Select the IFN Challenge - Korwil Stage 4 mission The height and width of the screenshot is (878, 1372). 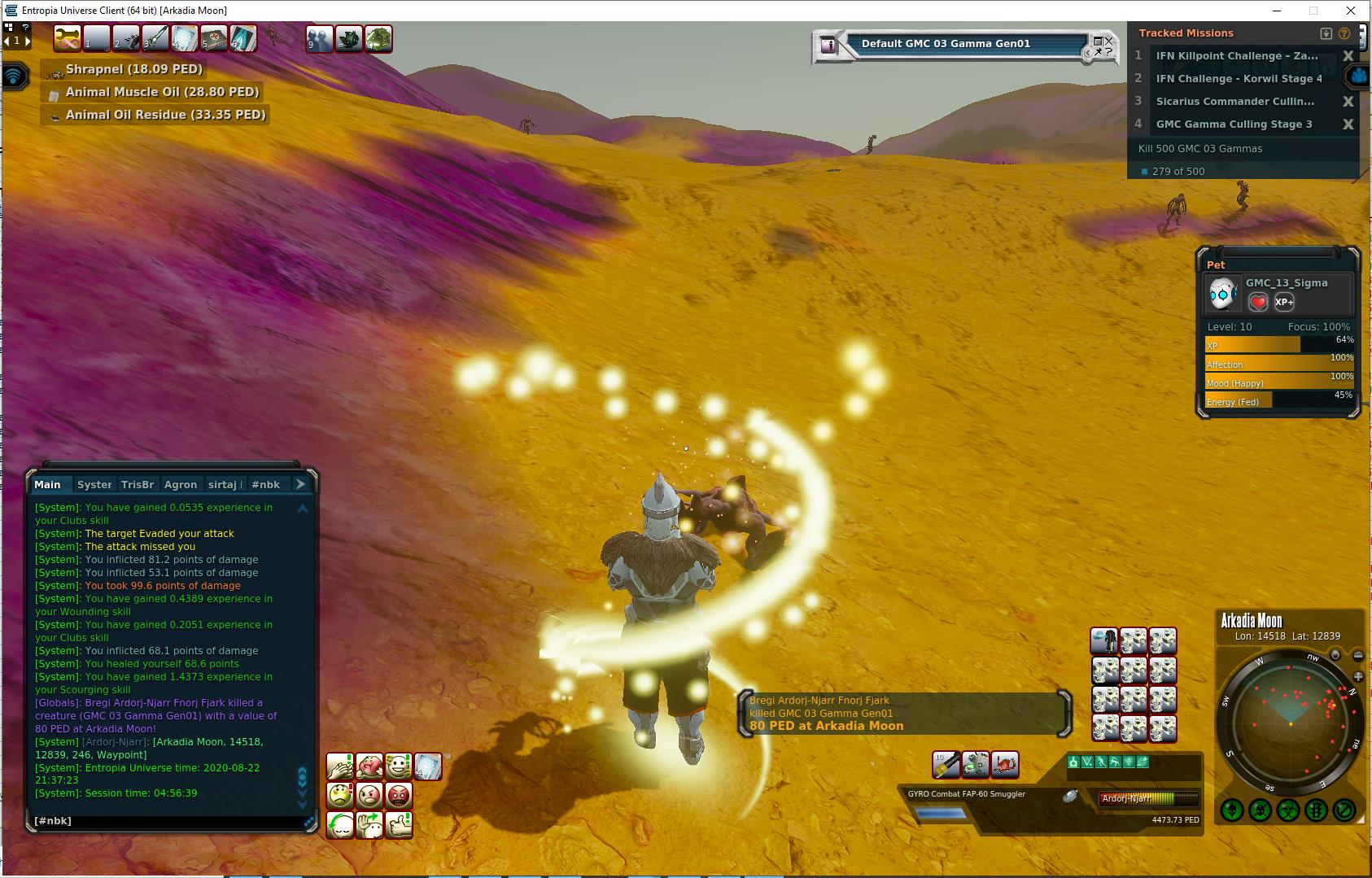tap(1238, 79)
